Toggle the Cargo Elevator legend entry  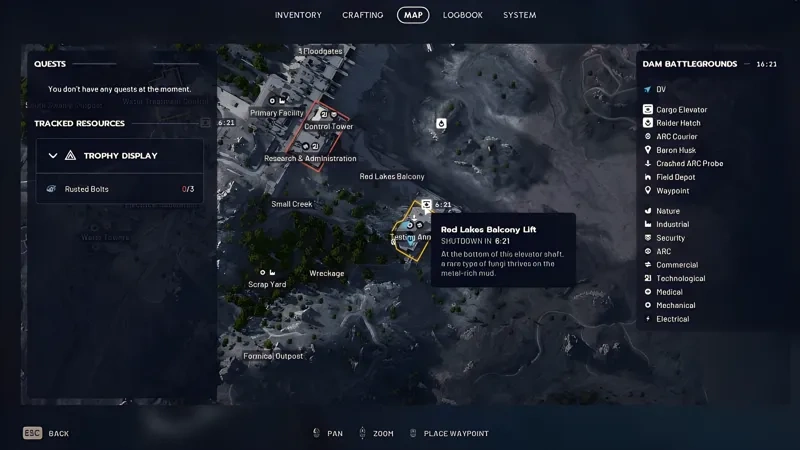tap(681, 109)
